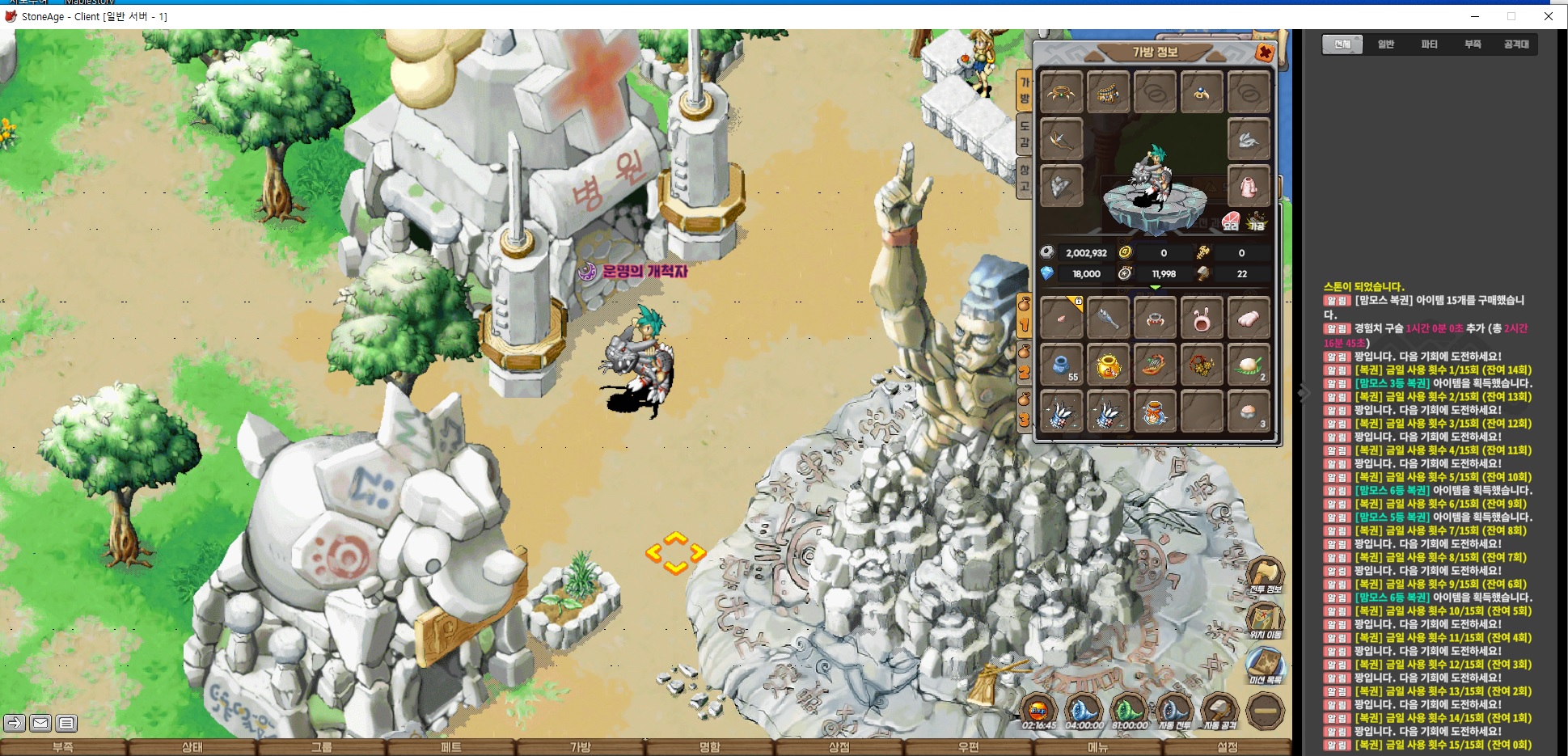1568x756 pixels.
Task: Select bag page 2 pouch tab
Action: (1024, 362)
